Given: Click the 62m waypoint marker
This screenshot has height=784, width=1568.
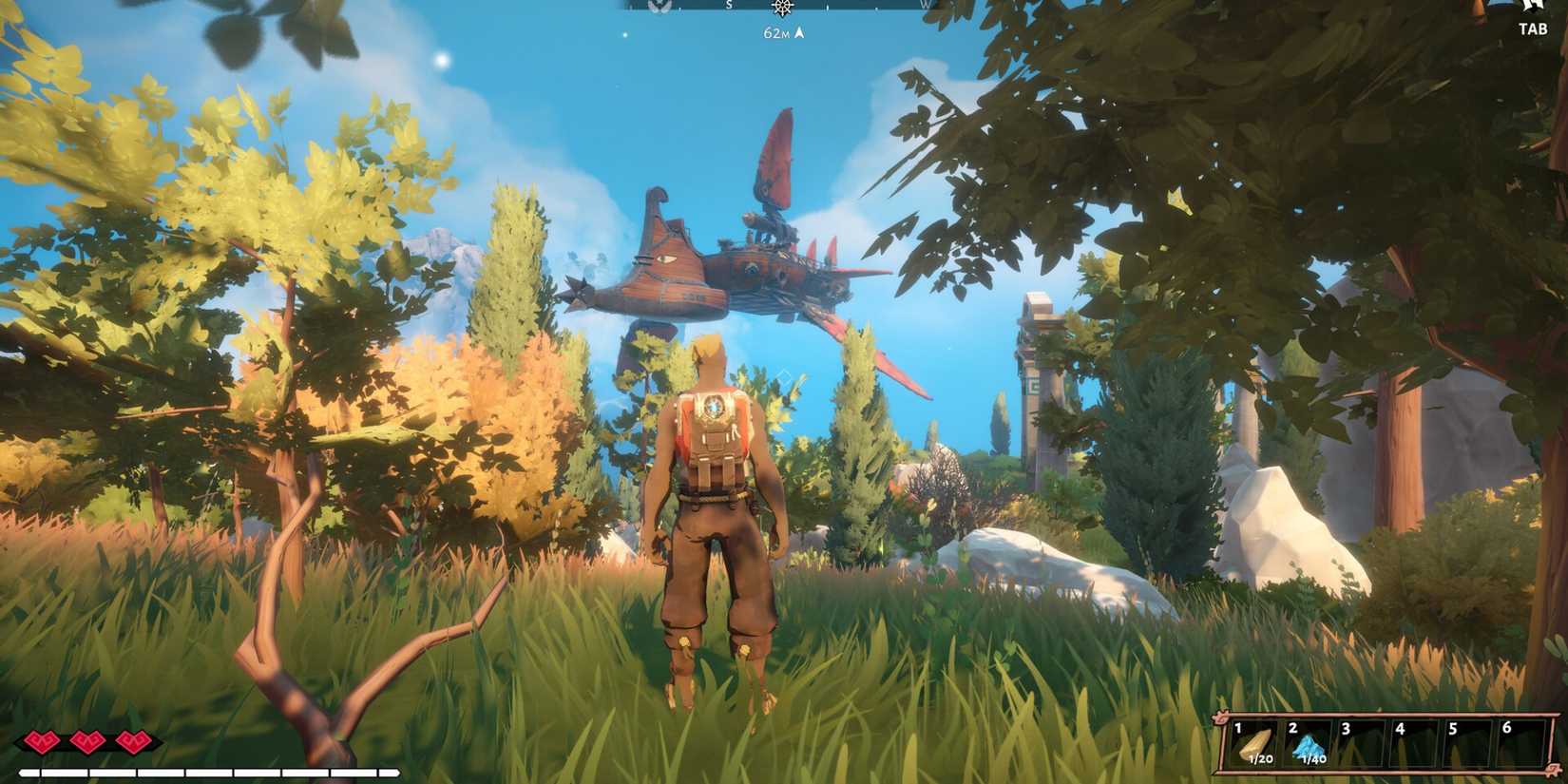Looking at the screenshot, I should tap(779, 31).
